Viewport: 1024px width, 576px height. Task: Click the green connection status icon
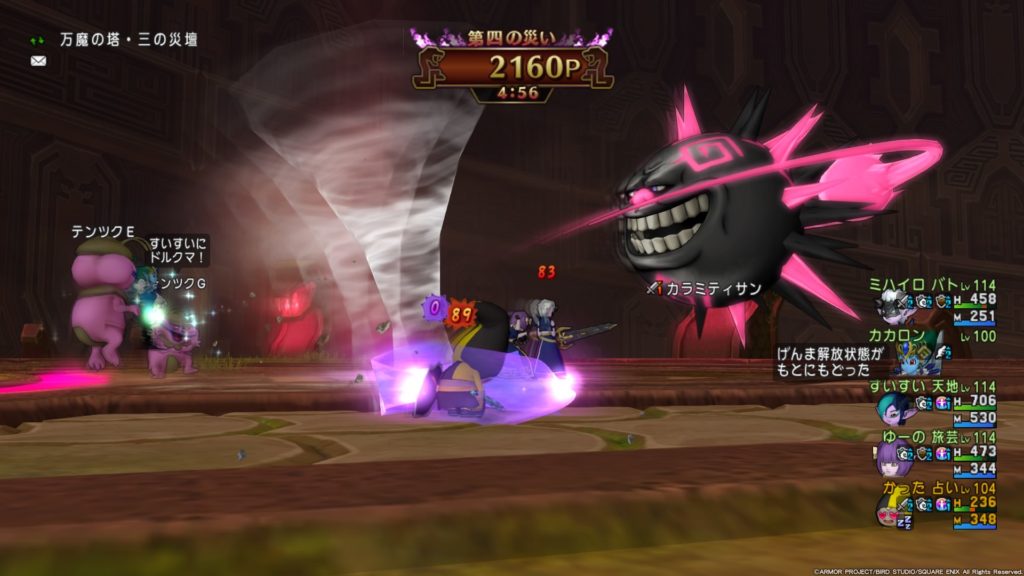pos(38,41)
